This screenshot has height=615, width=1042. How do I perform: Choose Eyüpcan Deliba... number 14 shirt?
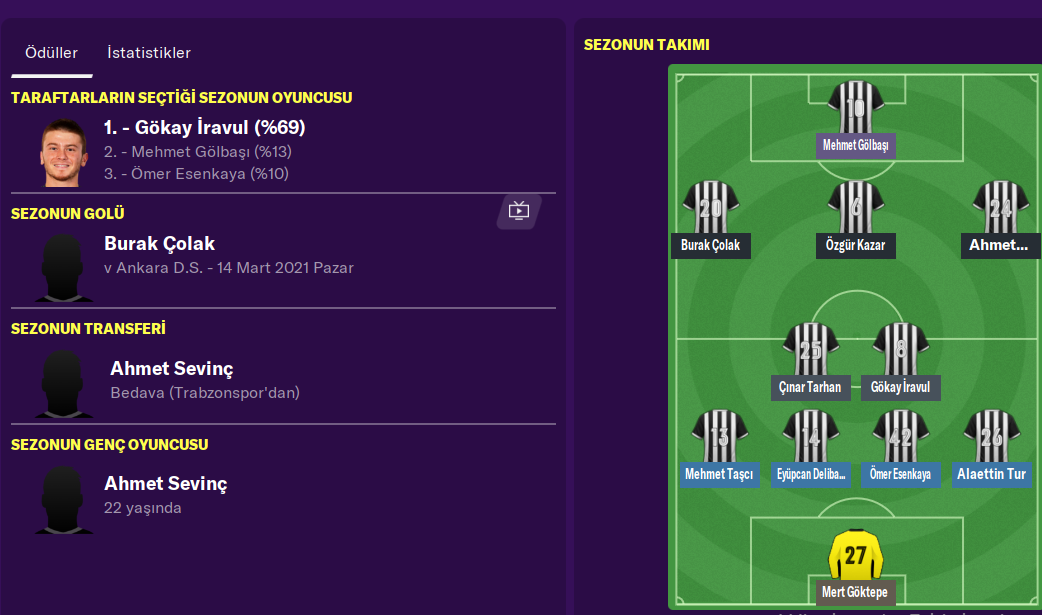coord(810,437)
